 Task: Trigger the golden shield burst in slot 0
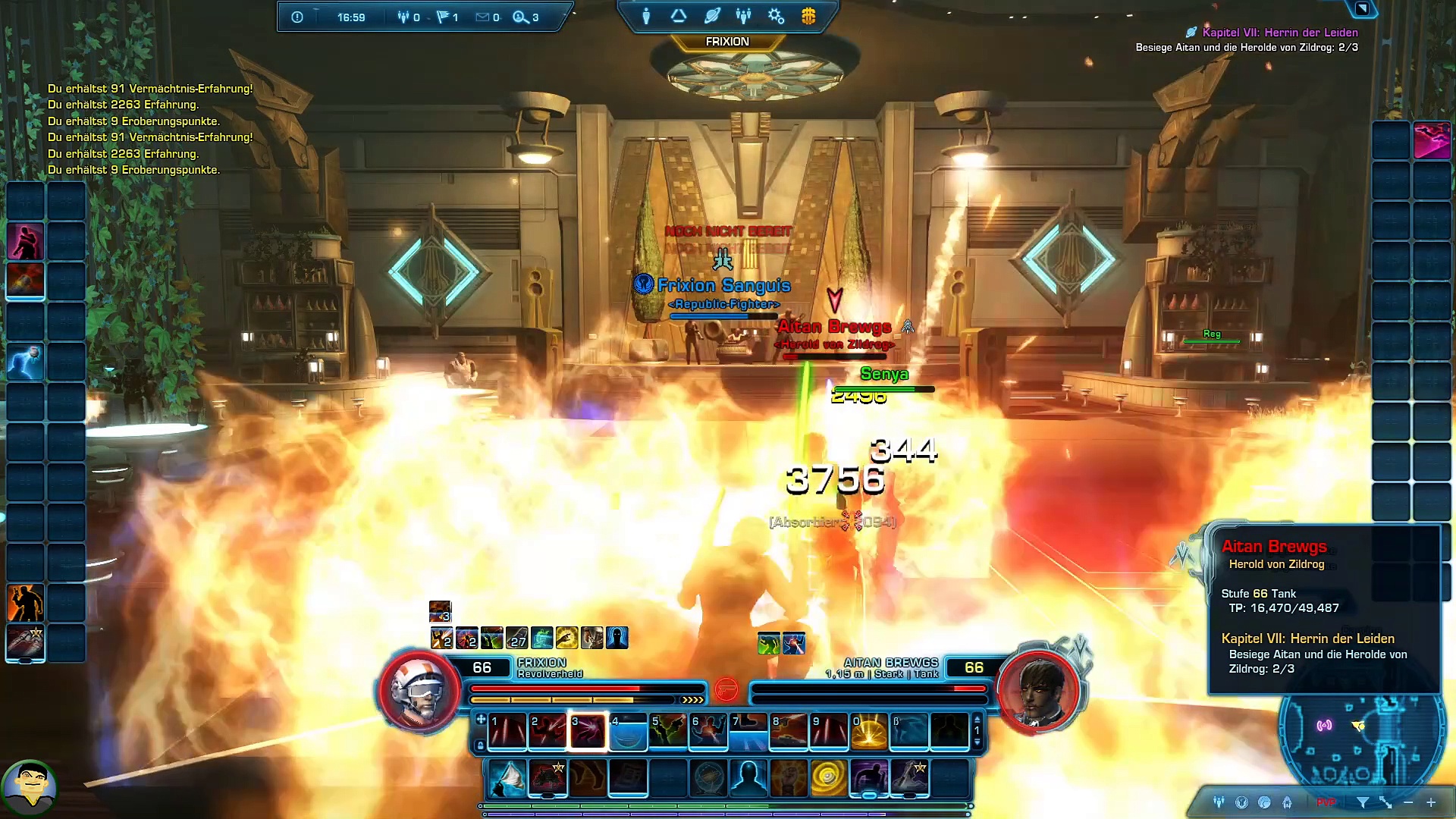tap(869, 732)
